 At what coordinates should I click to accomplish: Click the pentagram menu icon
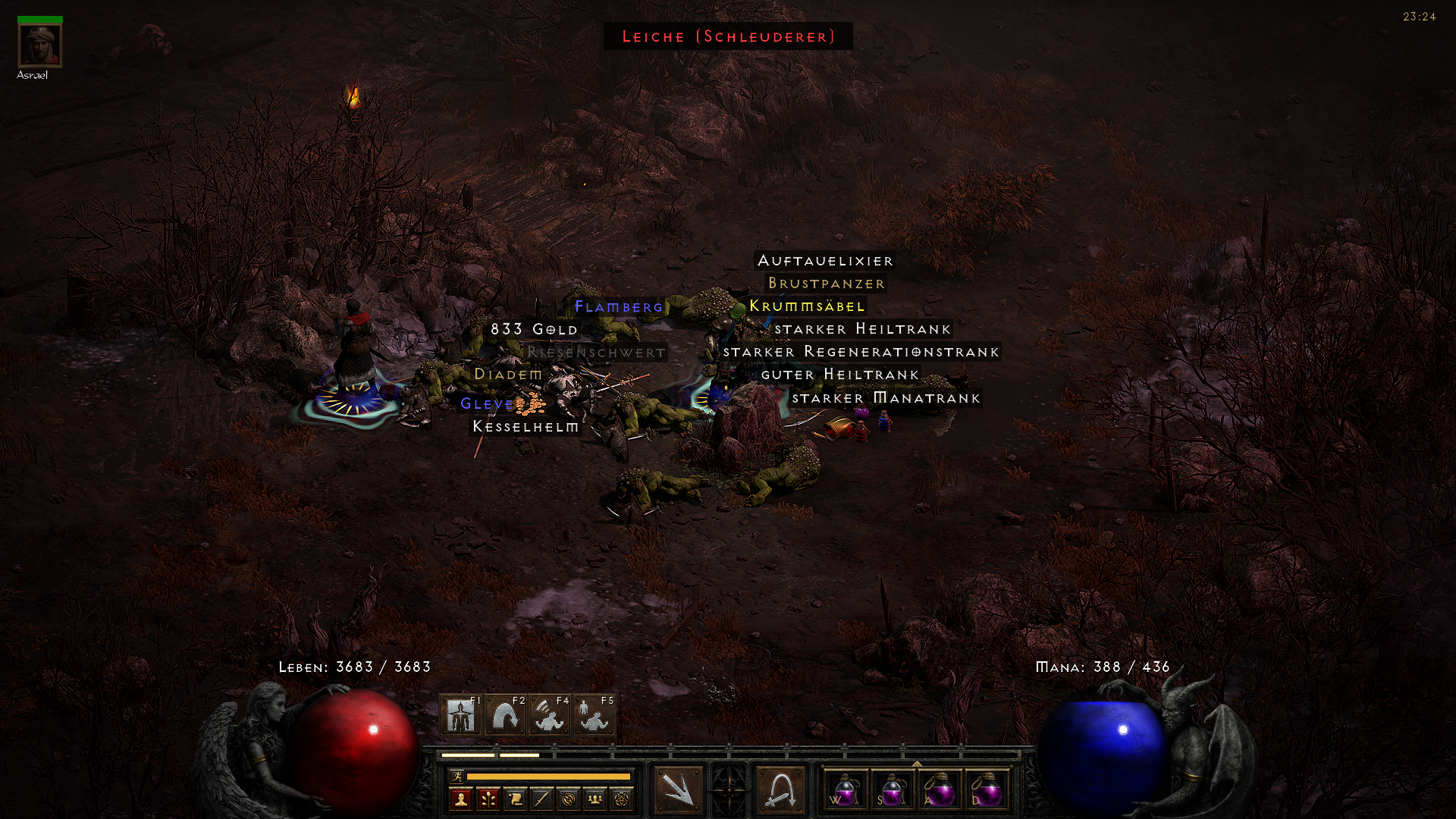[623, 800]
